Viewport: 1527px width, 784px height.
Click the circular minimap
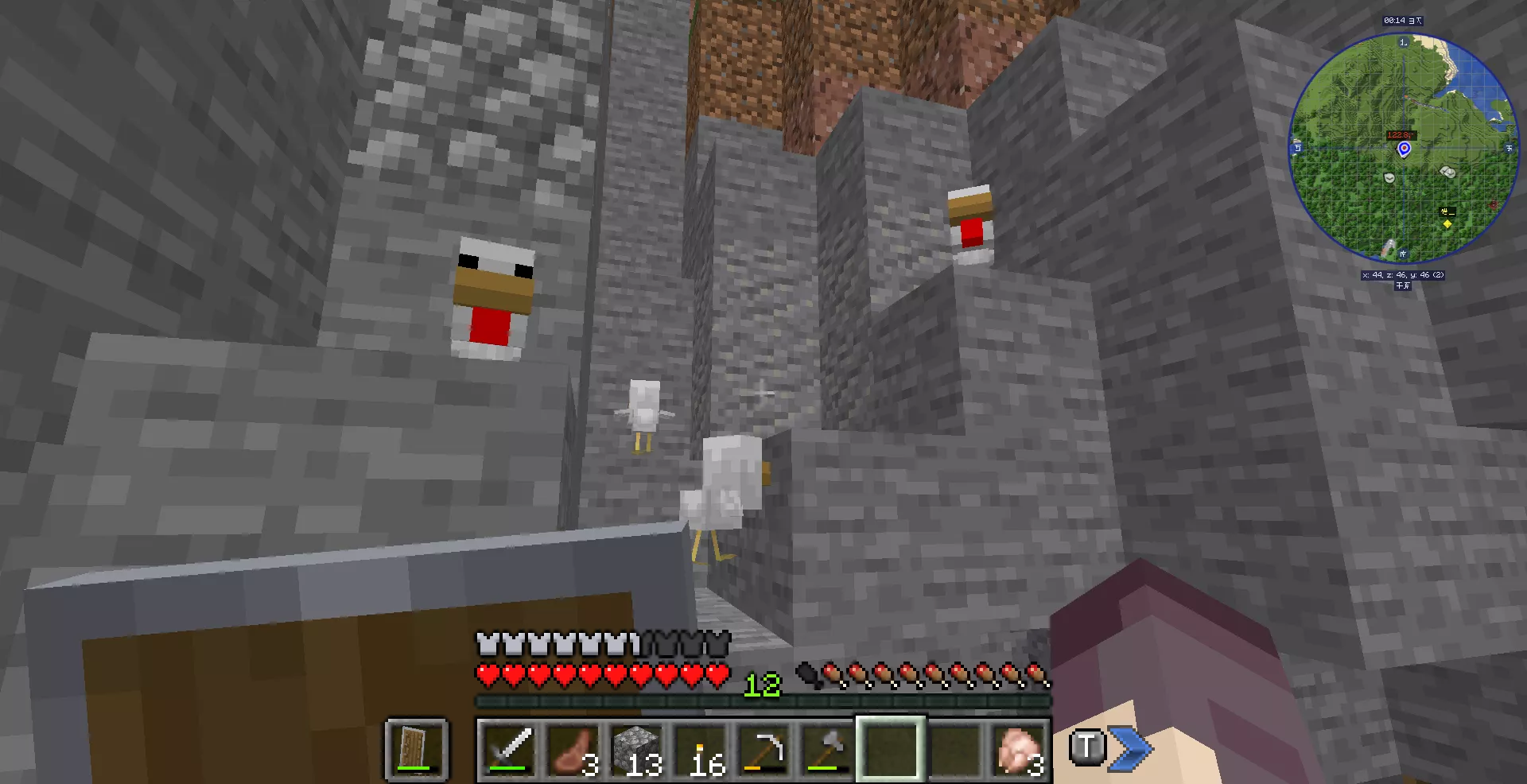[x=1403, y=148]
